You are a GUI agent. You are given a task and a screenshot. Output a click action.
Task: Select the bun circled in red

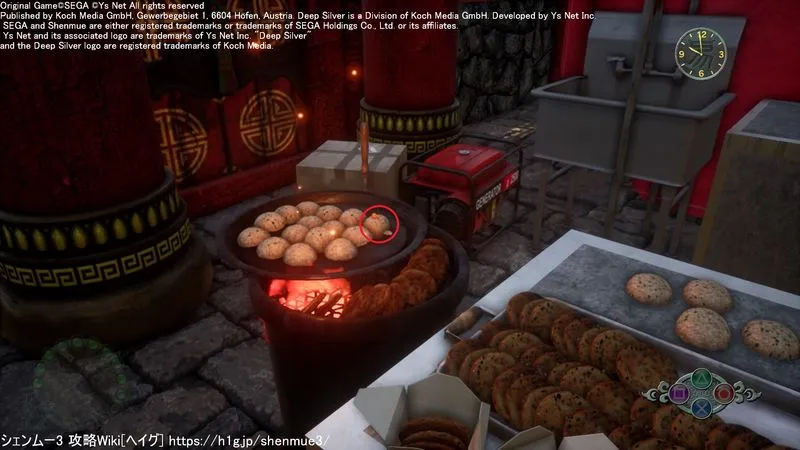point(378,224)
